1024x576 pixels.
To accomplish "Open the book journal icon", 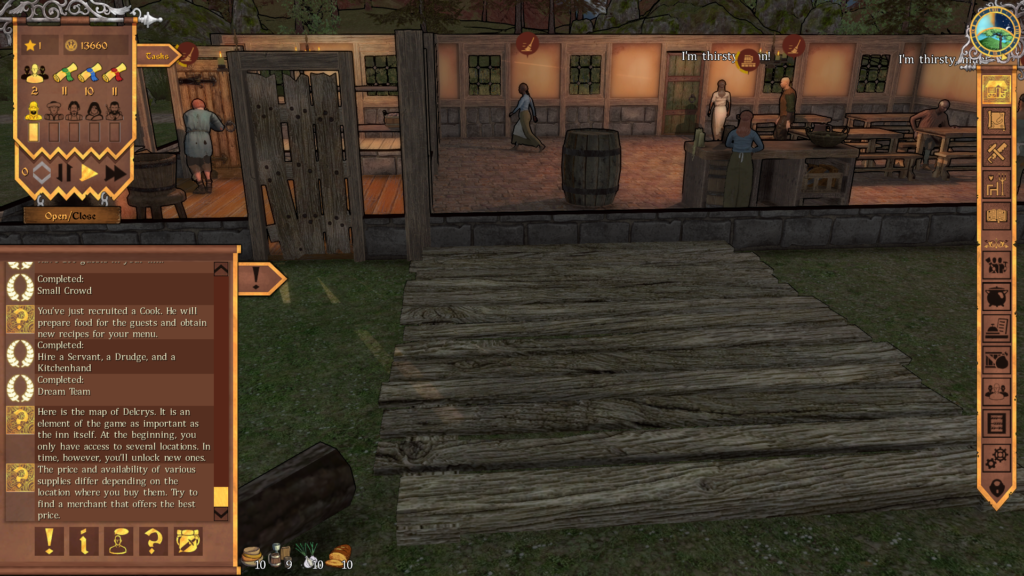I will 996,215.
